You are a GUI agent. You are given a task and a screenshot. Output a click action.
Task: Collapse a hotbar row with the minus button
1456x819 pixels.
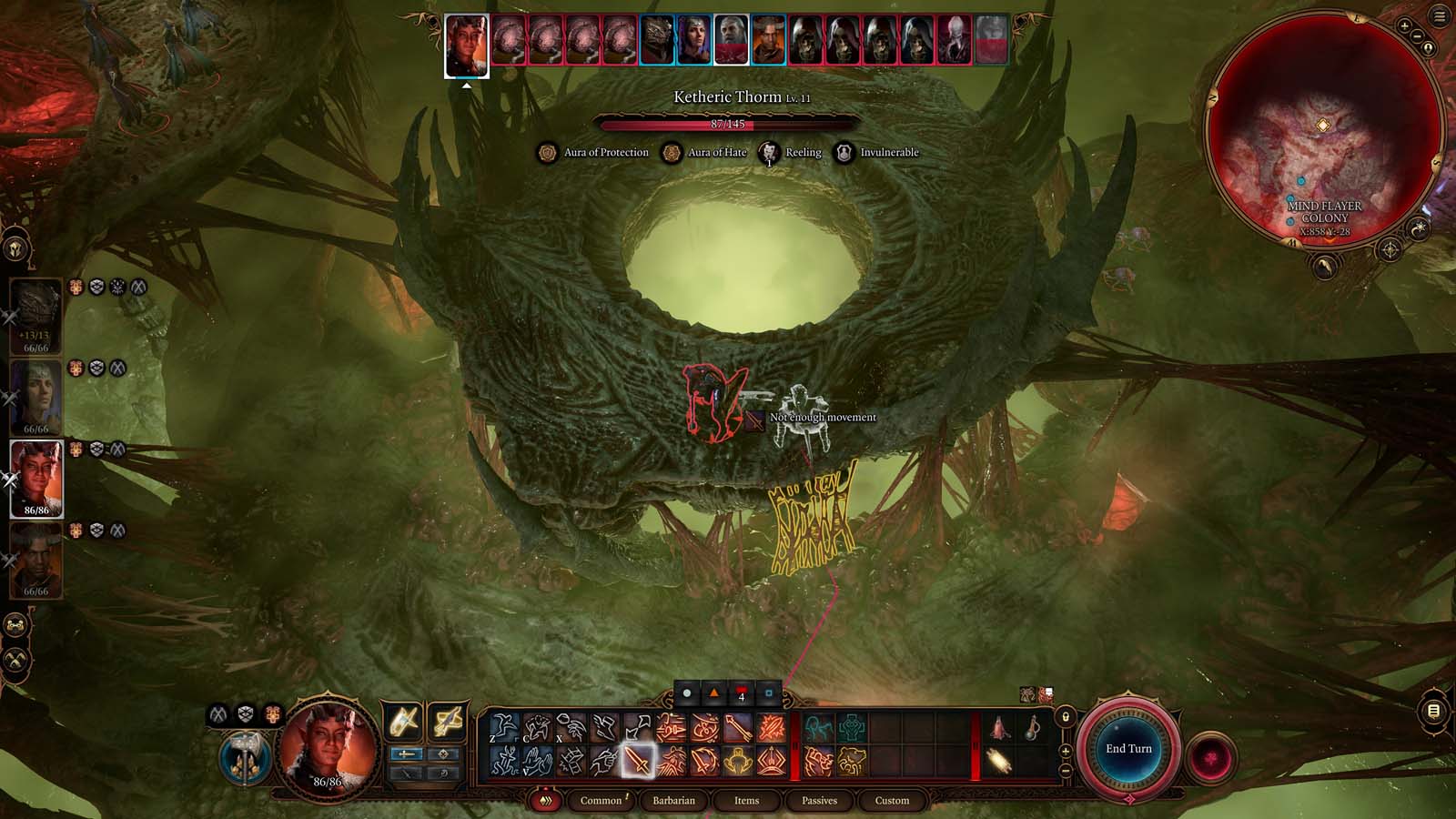[1065, 770]
